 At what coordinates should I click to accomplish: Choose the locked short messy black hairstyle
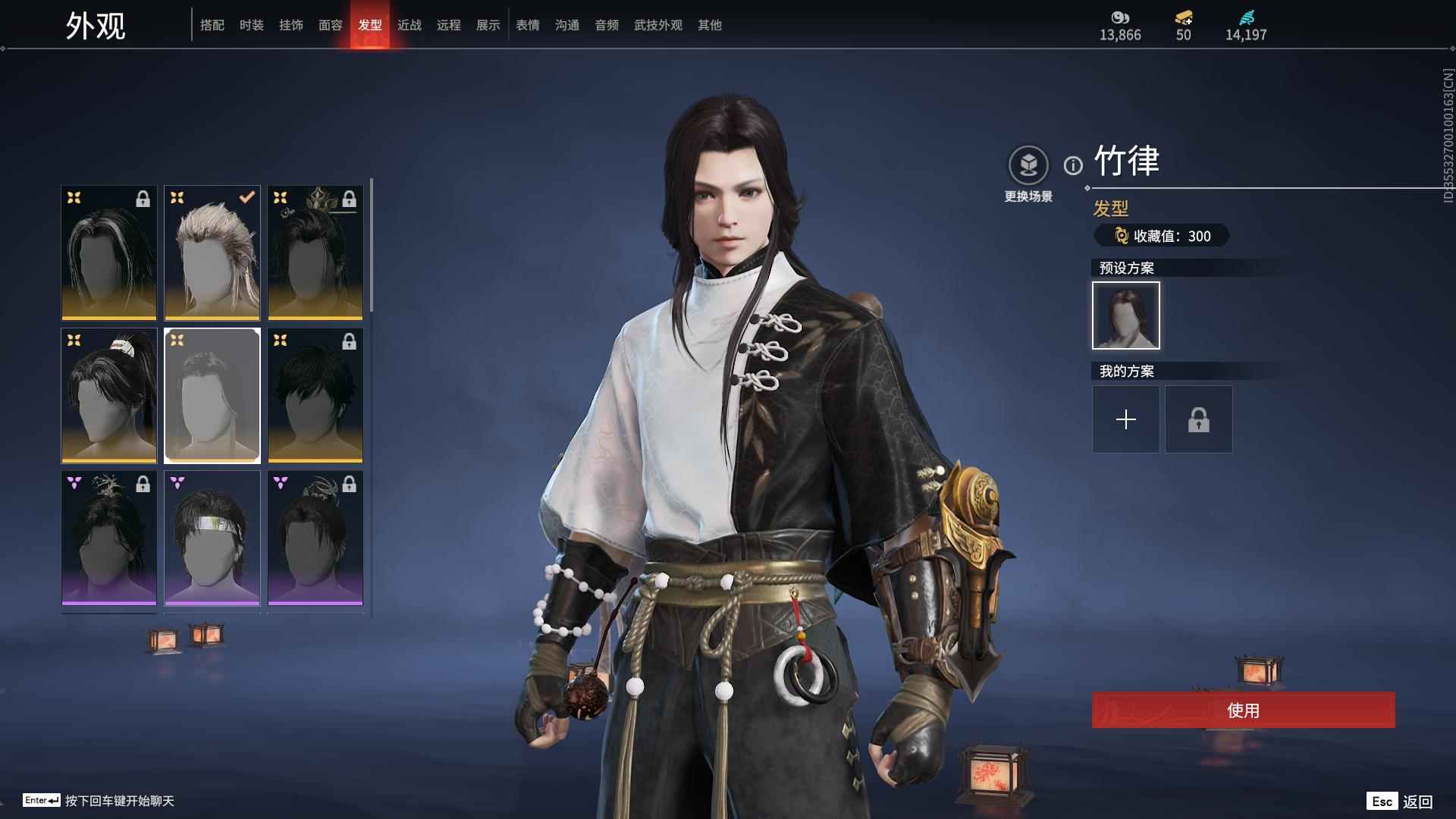[315, 395]
